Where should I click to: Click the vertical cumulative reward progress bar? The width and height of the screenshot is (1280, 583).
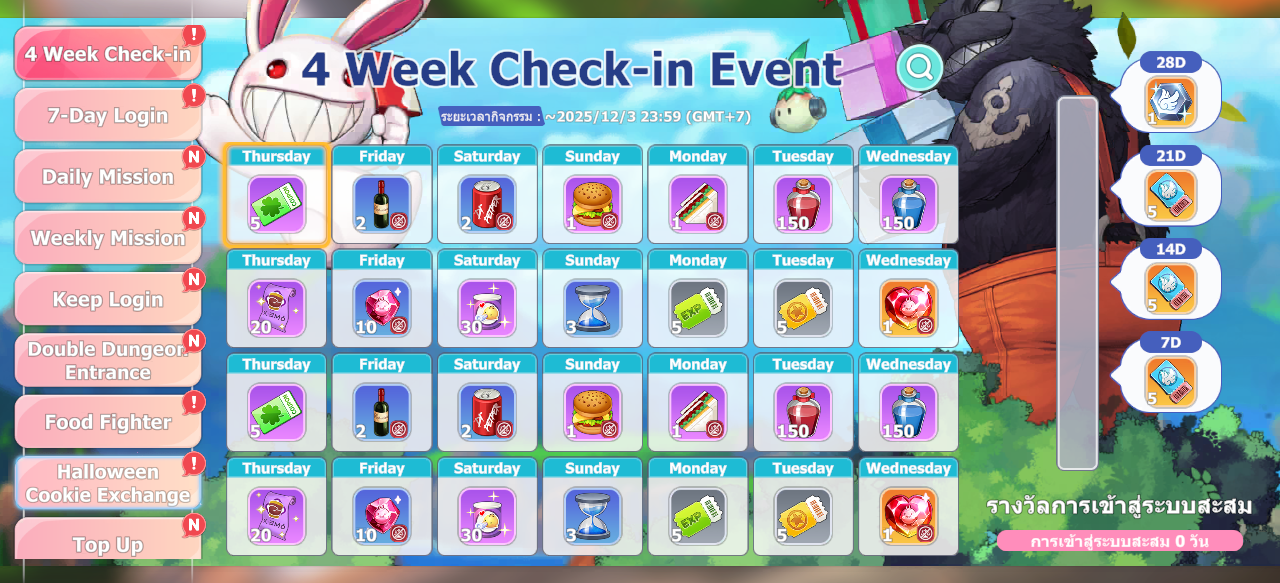click(1077, 283)
